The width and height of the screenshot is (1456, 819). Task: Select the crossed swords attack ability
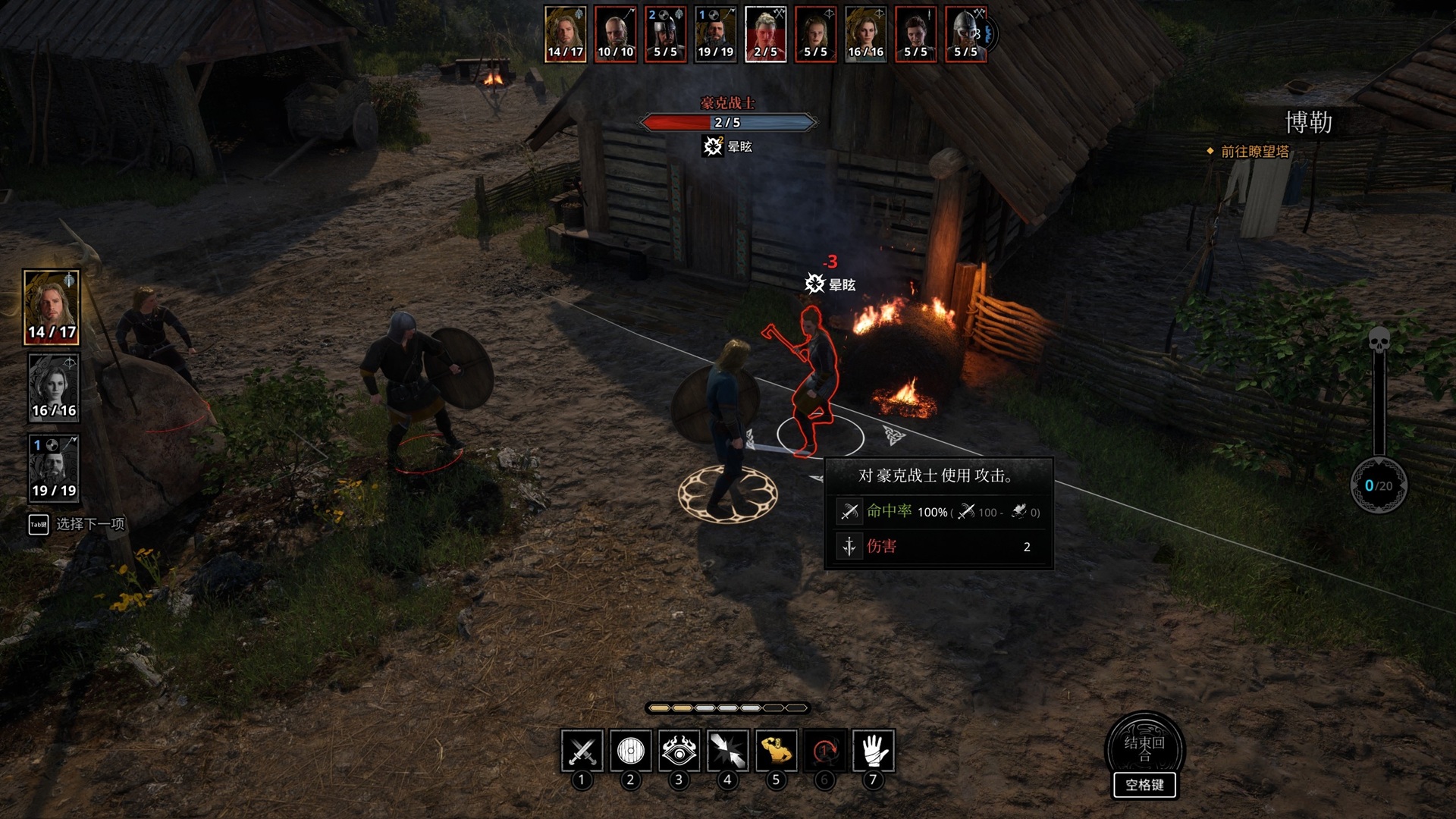[x=582, y=751]
